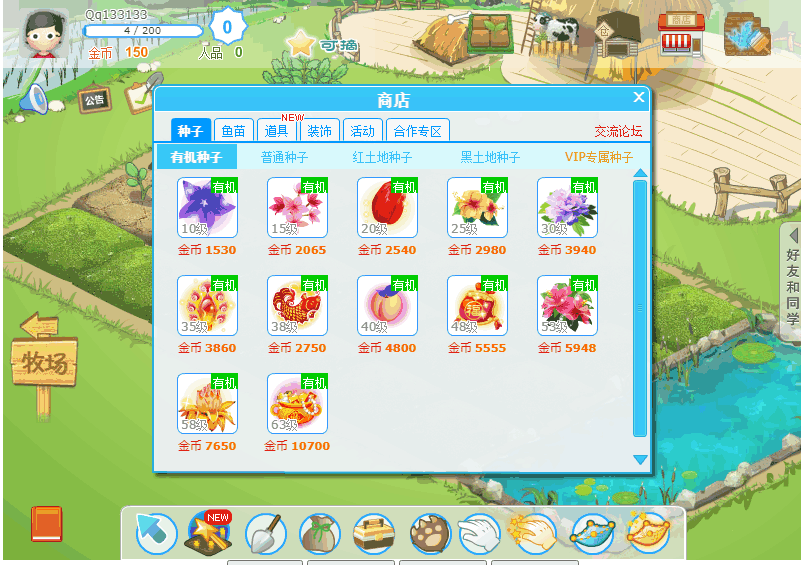Open the 交流论坛 link
This screenshot has height=565, width=801.
coord(618,131)
